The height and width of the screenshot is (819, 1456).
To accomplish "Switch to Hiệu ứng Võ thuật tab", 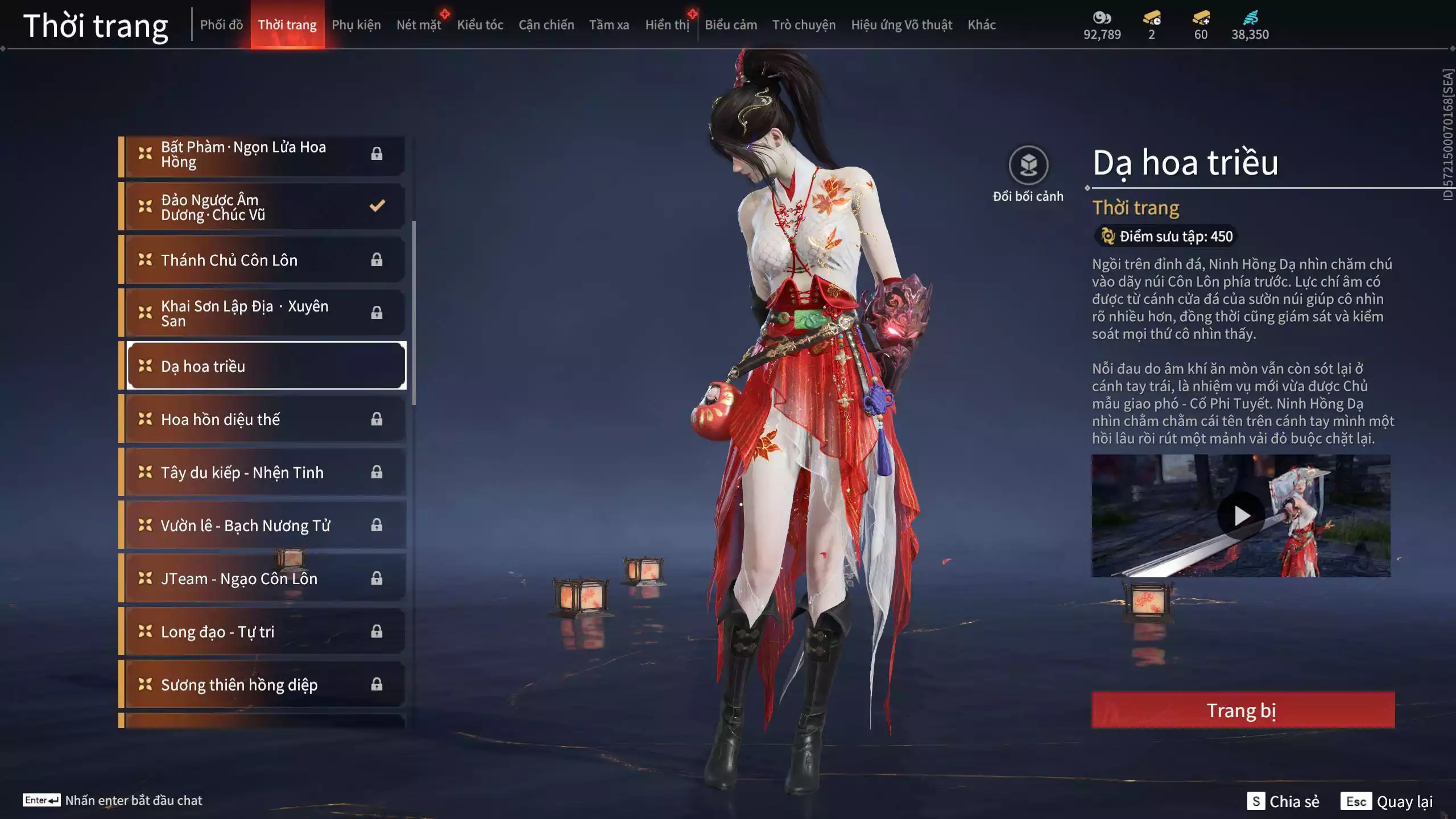I will point(901,25).
